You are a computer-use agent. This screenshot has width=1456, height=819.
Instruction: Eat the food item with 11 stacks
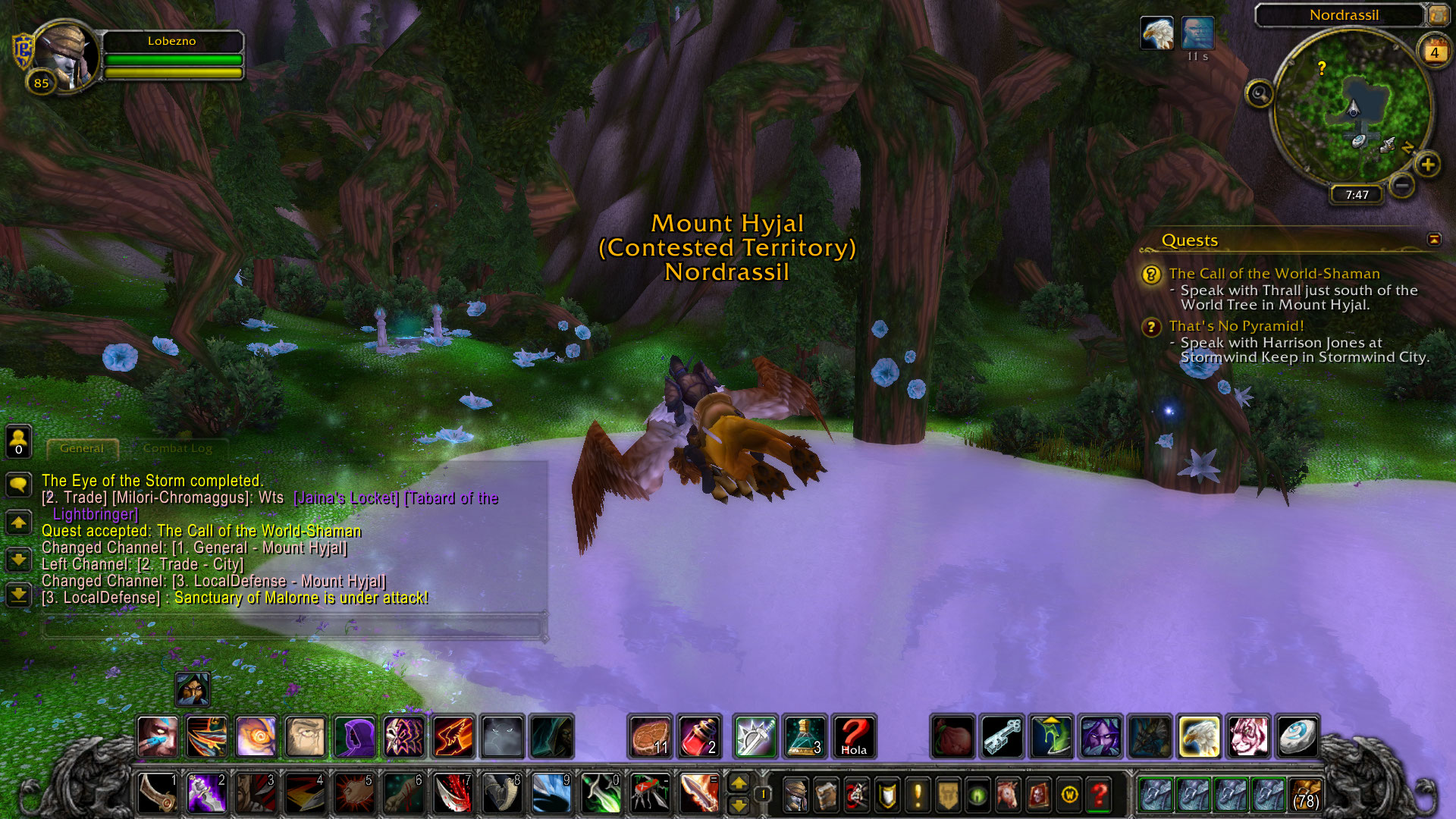pos(651,736)
